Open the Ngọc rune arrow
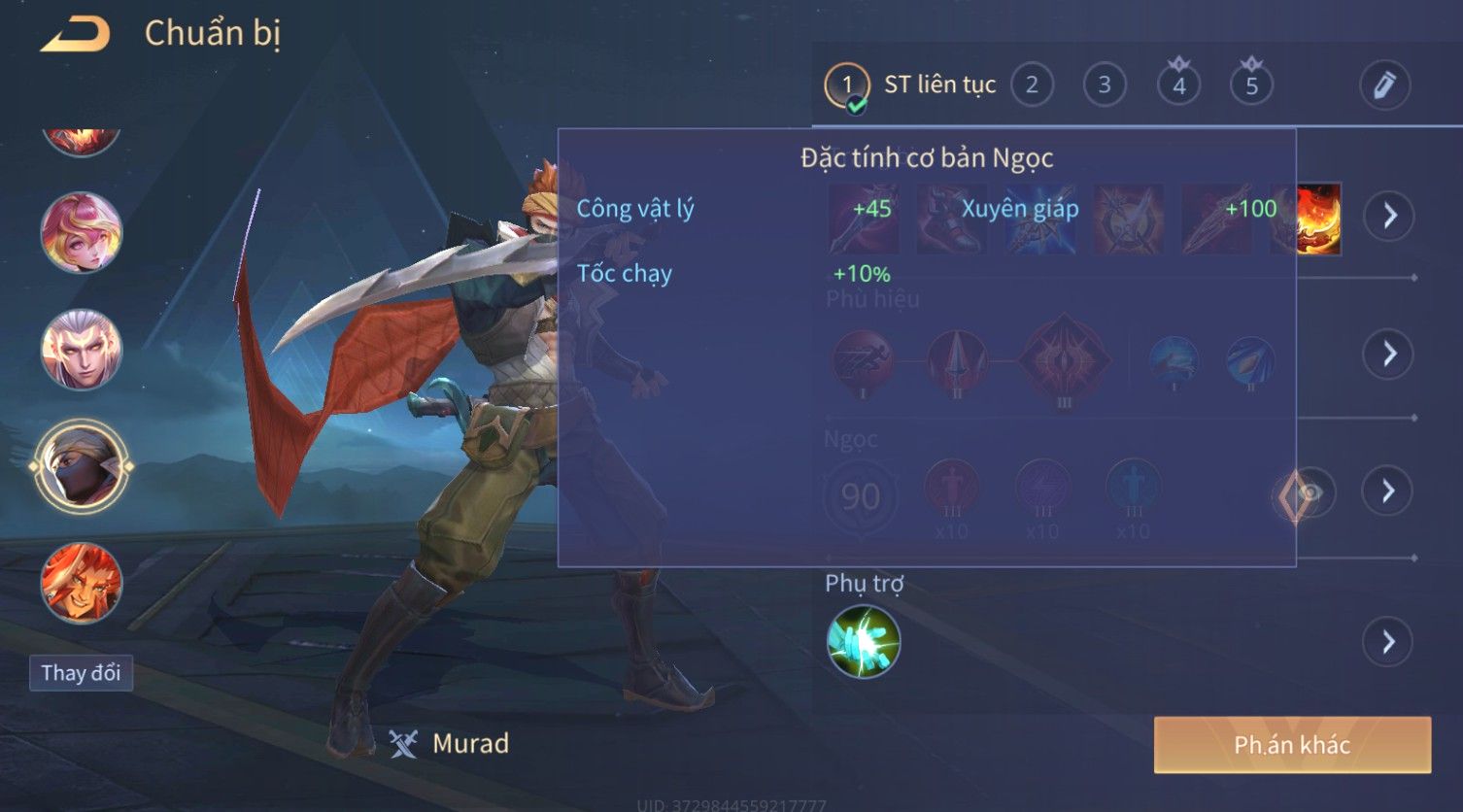Viewport: 1463px width, 812px height. (1389, 491)
